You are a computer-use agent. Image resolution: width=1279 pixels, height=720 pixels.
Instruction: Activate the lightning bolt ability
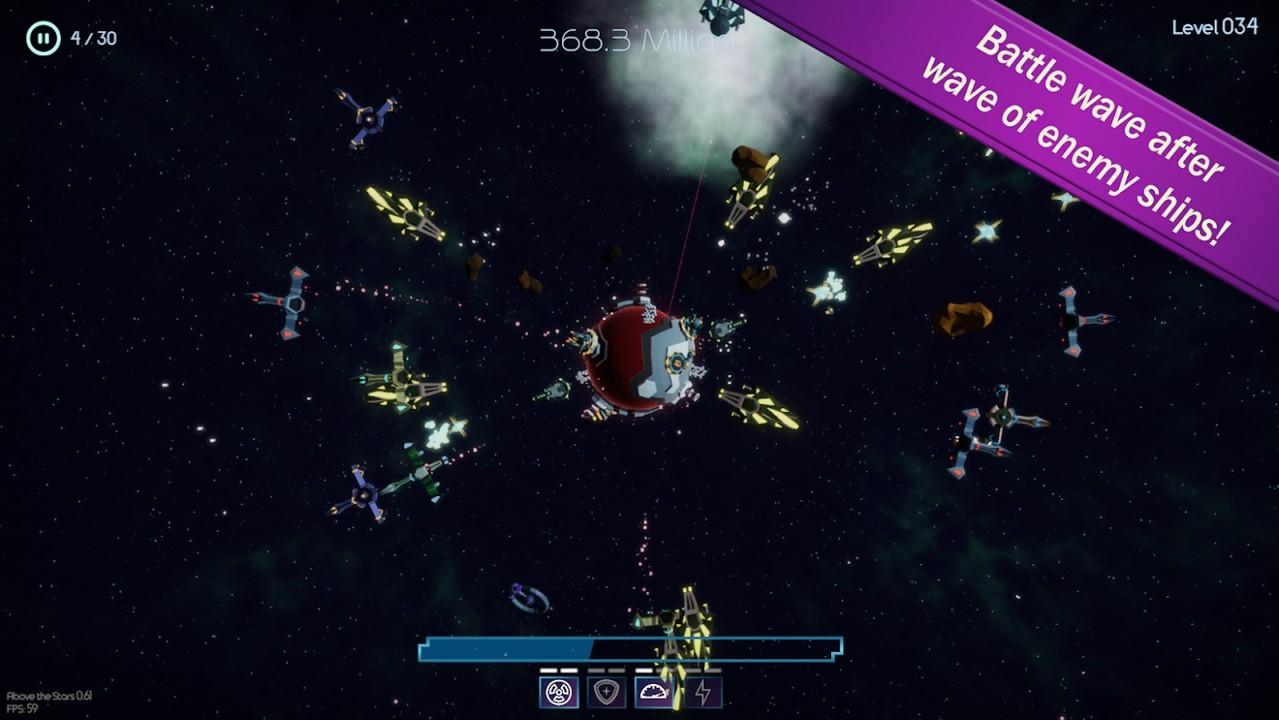[703, 692]
